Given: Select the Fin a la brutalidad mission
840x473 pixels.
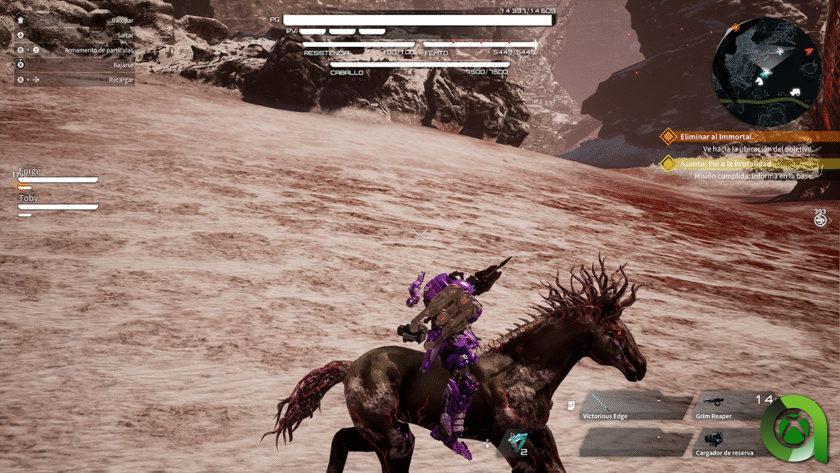Looking at the screenshot, I should point(726,164).
